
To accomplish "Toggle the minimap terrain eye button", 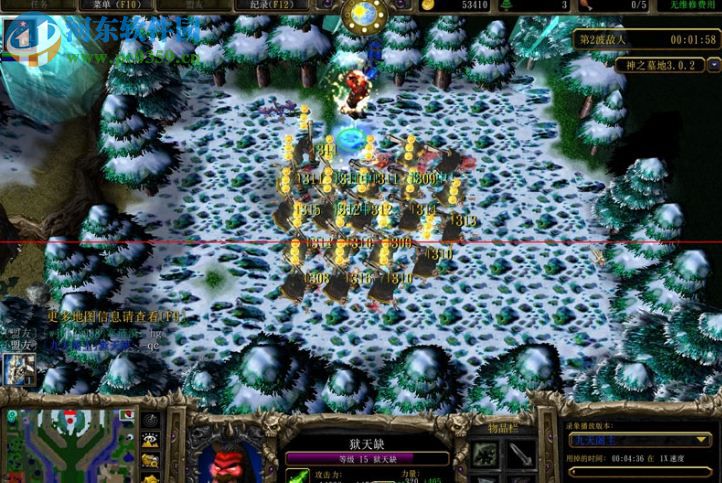I will tap(149, 440).
